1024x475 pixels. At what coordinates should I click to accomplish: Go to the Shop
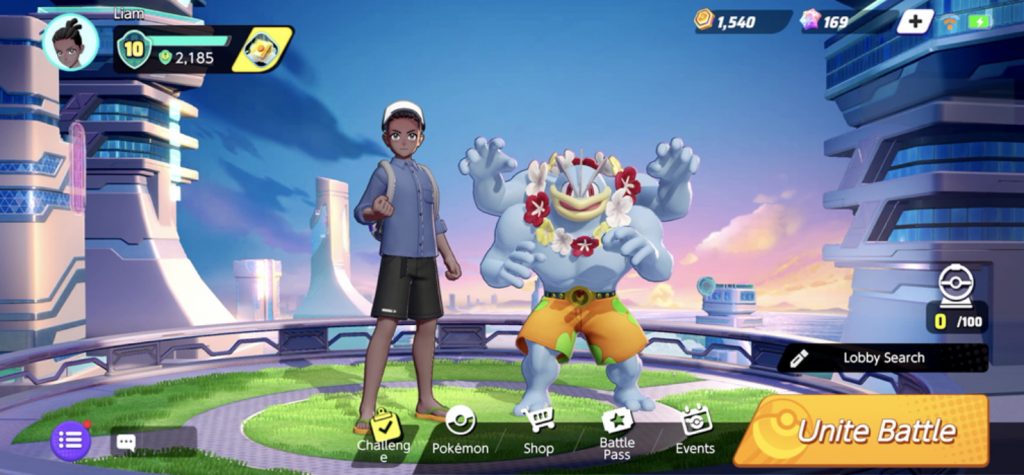click(538, 431)
